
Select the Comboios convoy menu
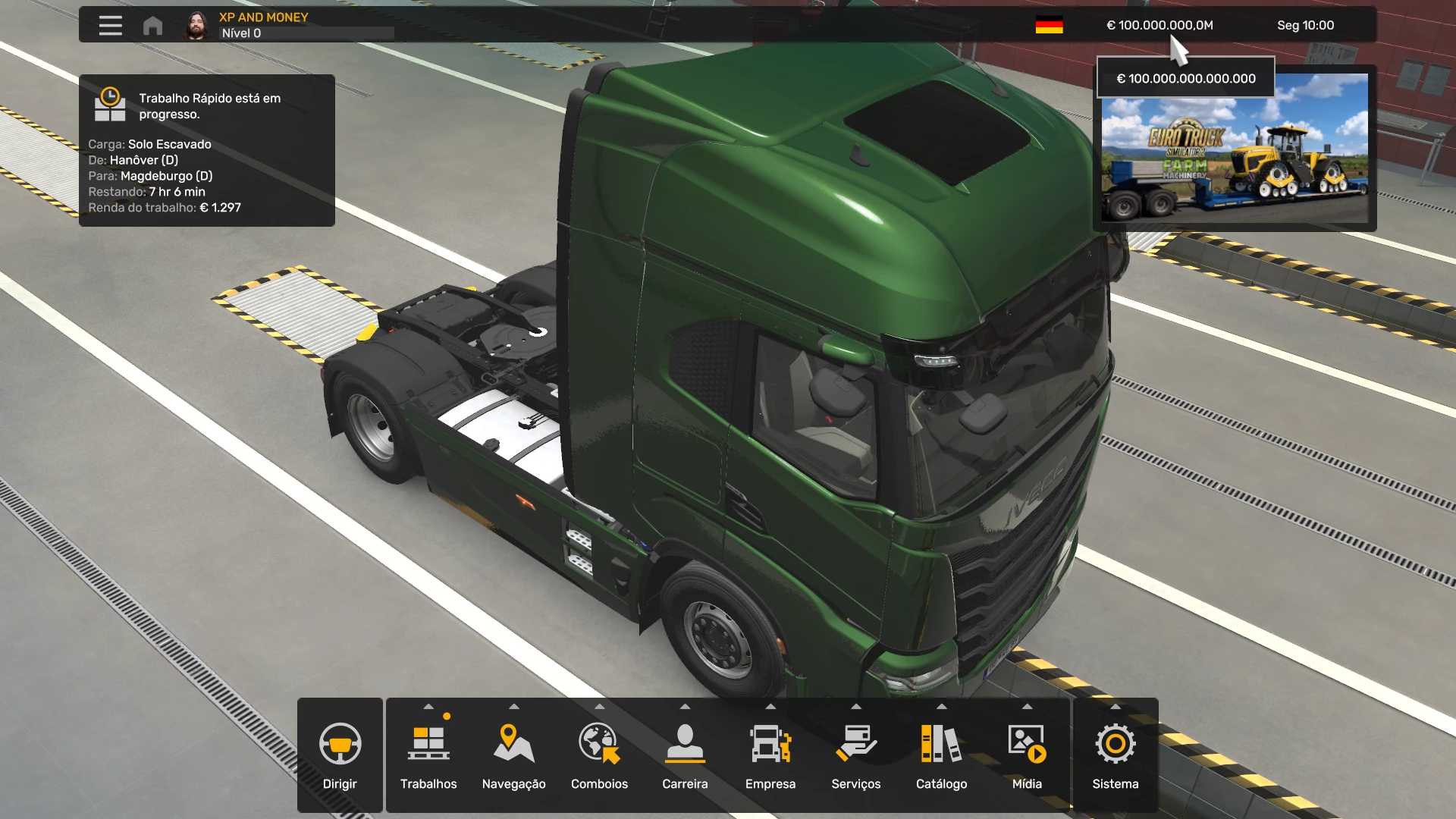pos(599,755)
